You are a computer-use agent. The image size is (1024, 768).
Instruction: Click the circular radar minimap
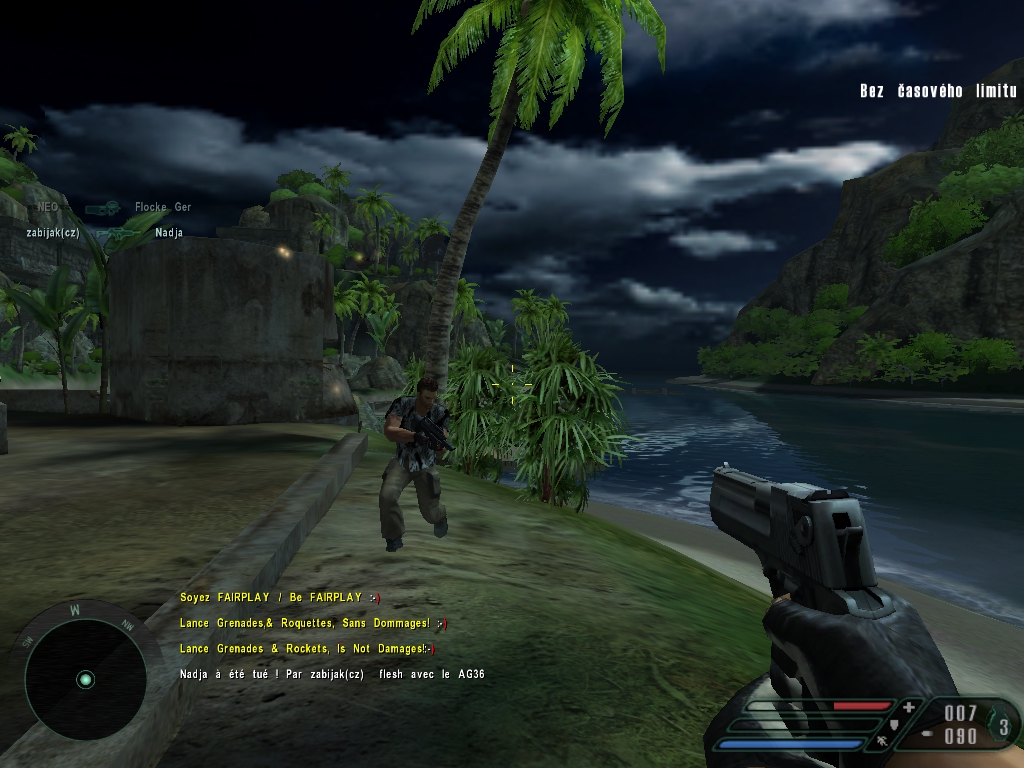pyautogui.click(x=85, y=679)
